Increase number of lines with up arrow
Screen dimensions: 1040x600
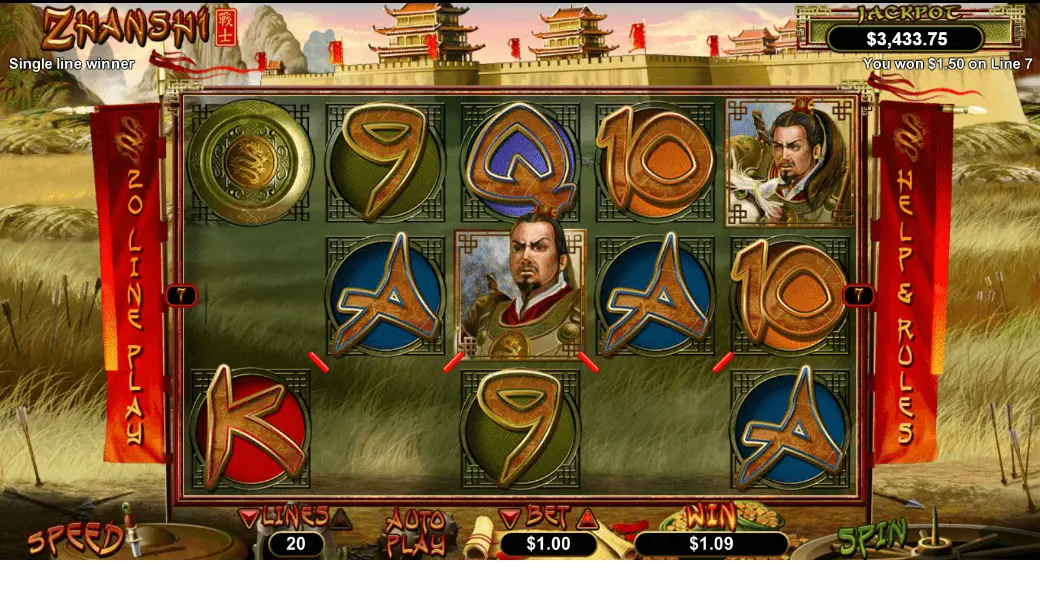point(341,518)
